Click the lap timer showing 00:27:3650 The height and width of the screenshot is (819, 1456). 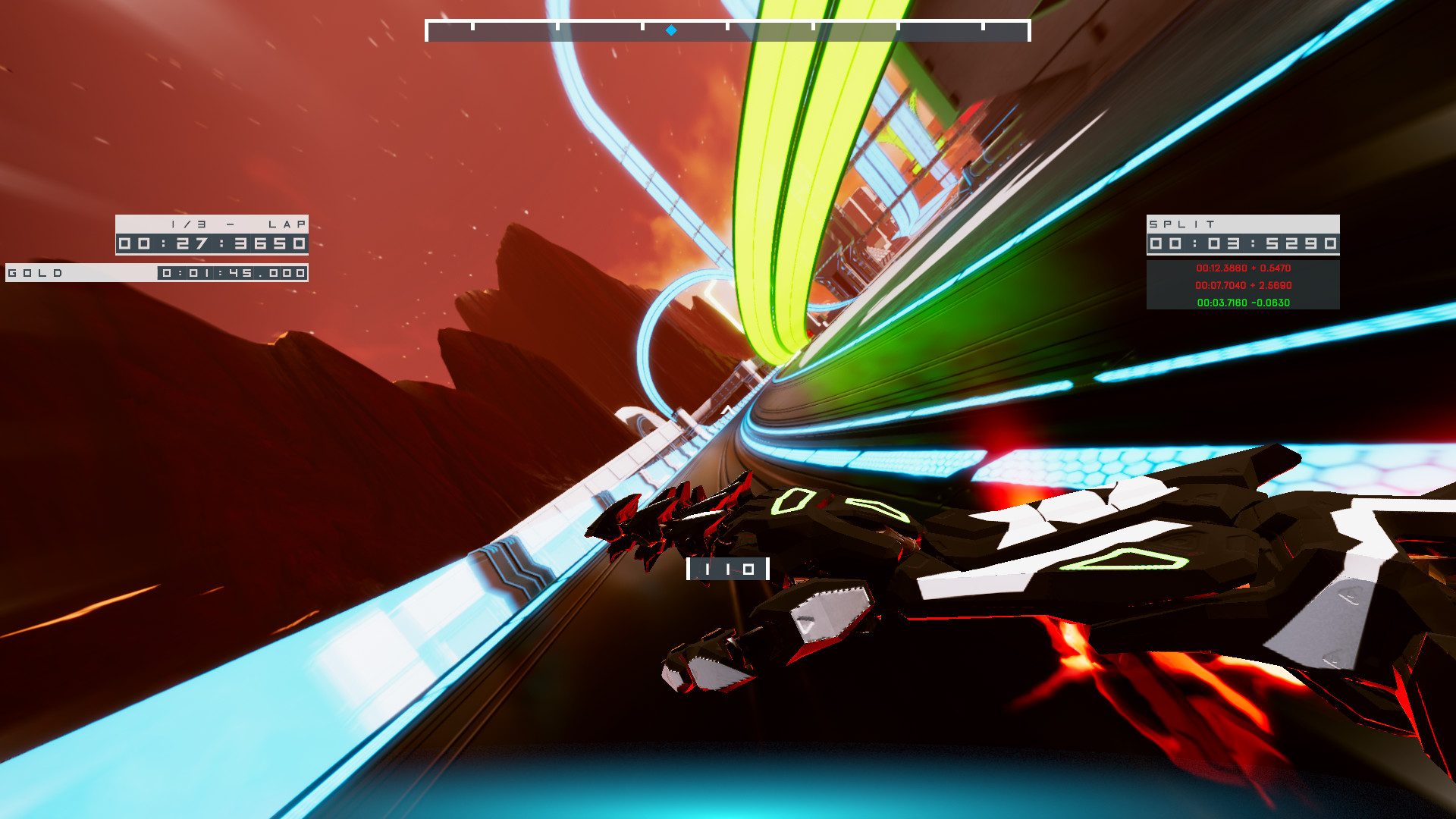pyautogui.click(x=212, y=244)
